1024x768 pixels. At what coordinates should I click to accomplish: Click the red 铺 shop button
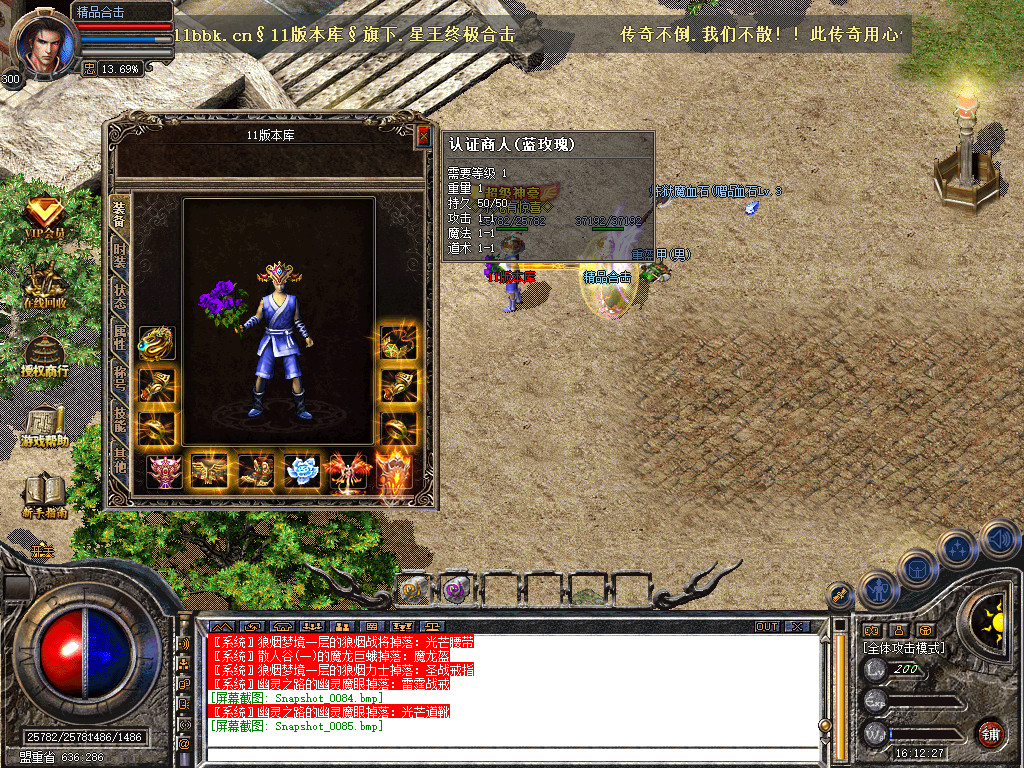pyautogui.click(x=990, y=733)
